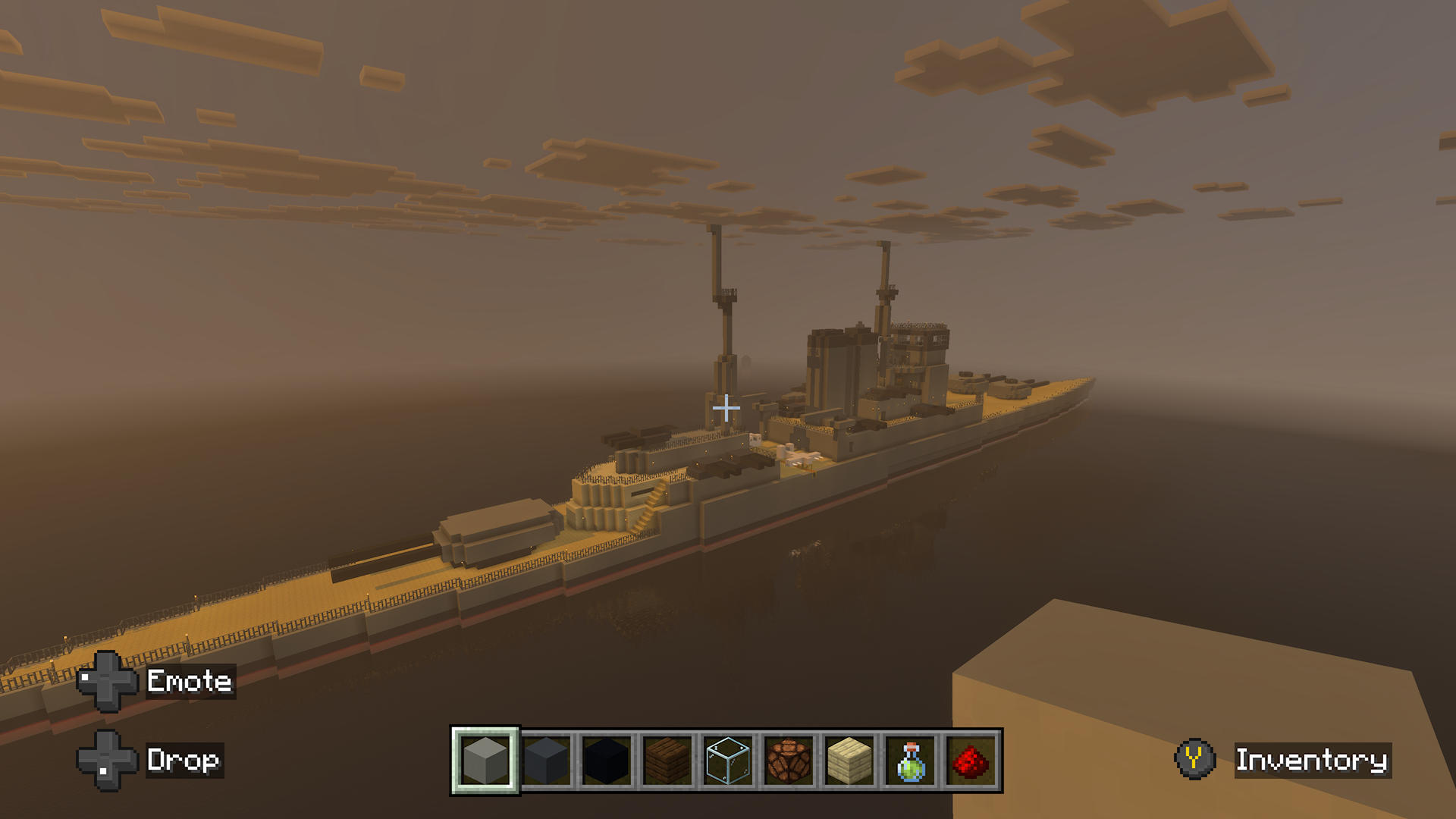This screenshot has height=819, width=1456.
Task: Select the green potion bottle slot
Action: pos(910,760)
